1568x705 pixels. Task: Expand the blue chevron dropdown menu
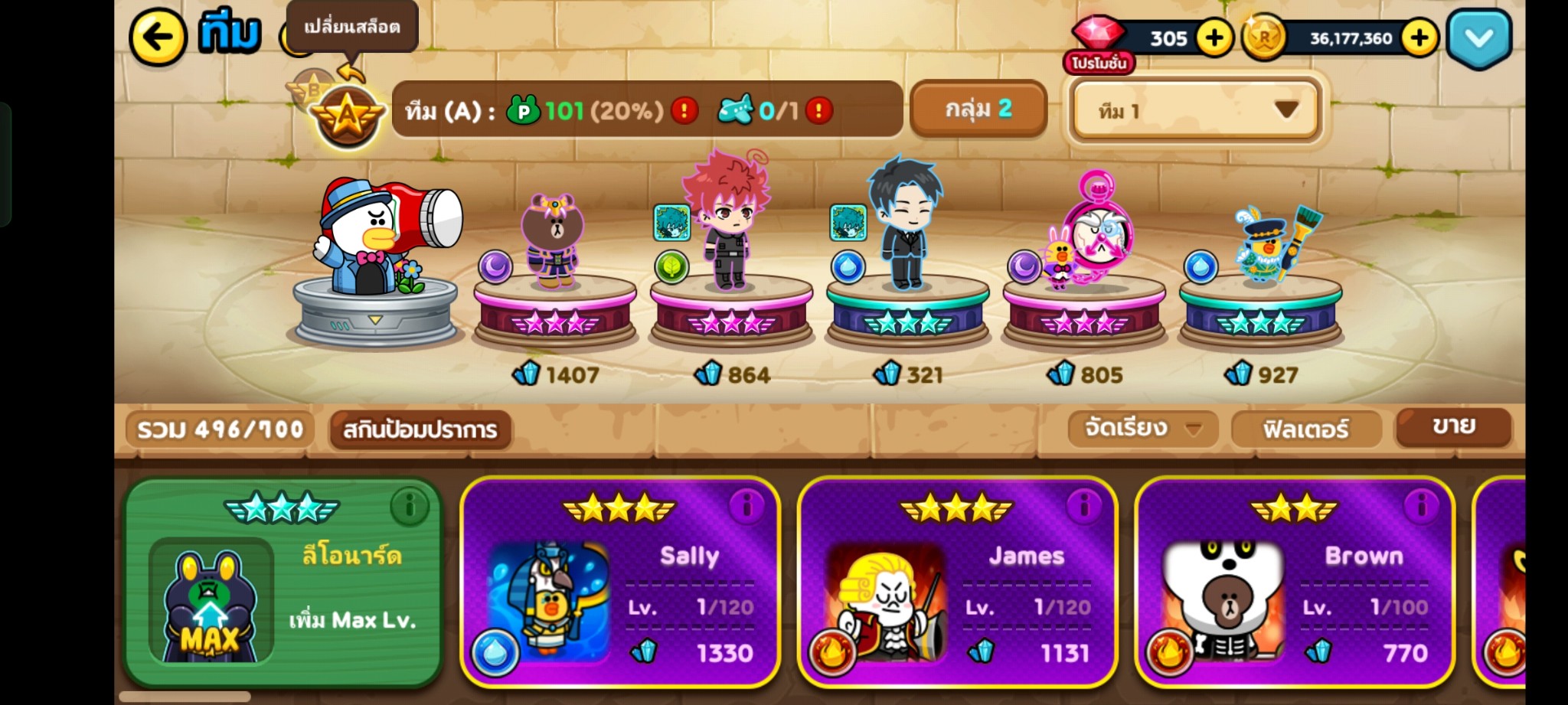pos(1478,38)
